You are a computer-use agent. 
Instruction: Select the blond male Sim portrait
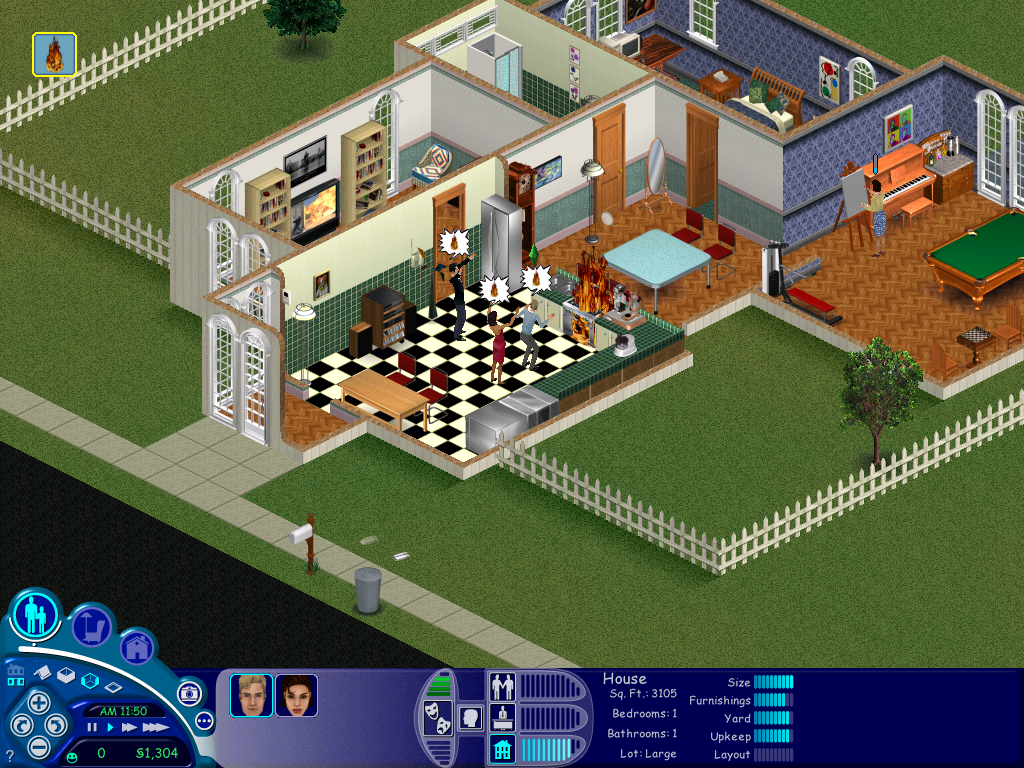(251, 695)
